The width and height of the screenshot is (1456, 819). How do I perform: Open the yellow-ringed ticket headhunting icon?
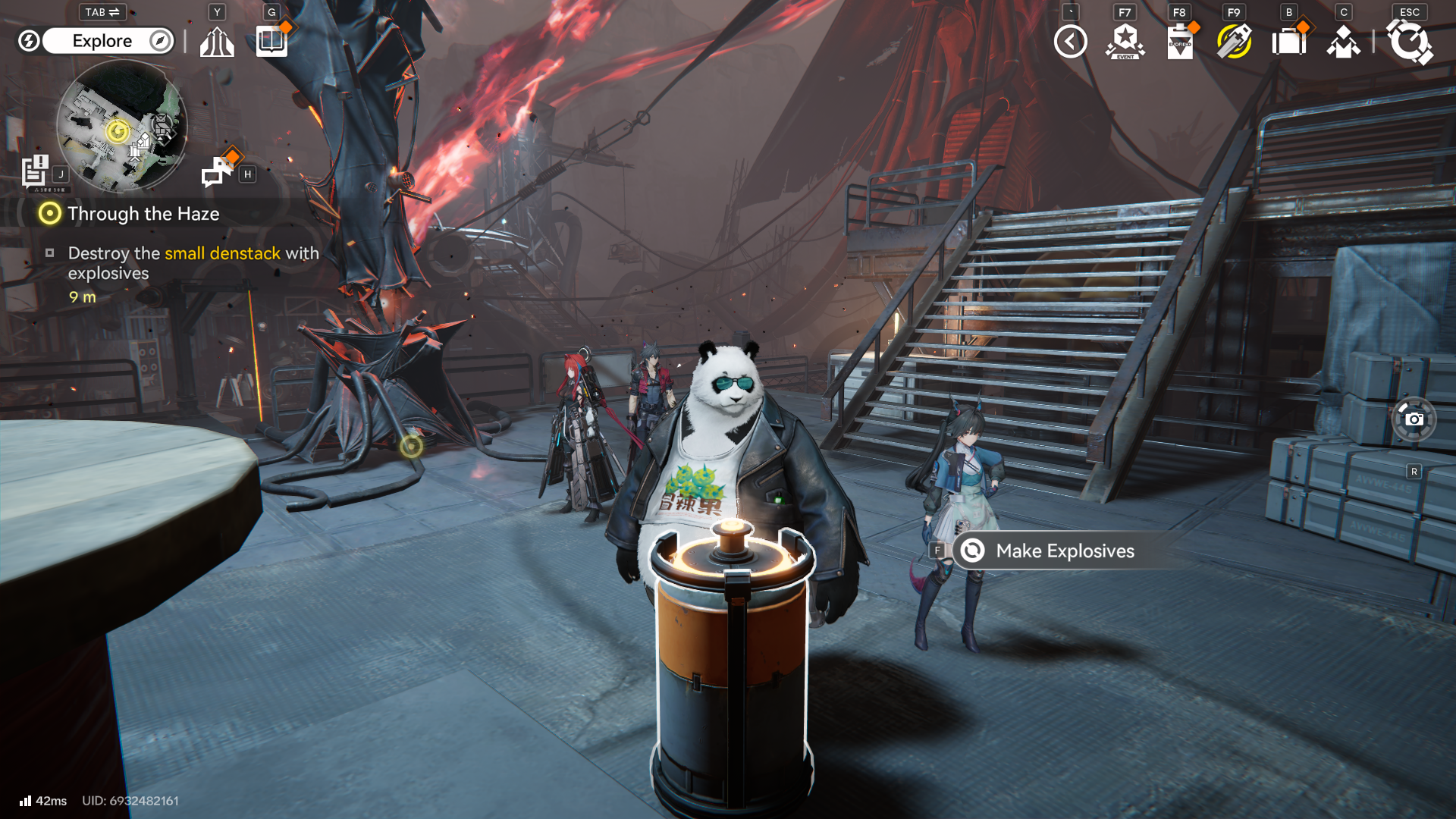click(x=1234, y=42)
